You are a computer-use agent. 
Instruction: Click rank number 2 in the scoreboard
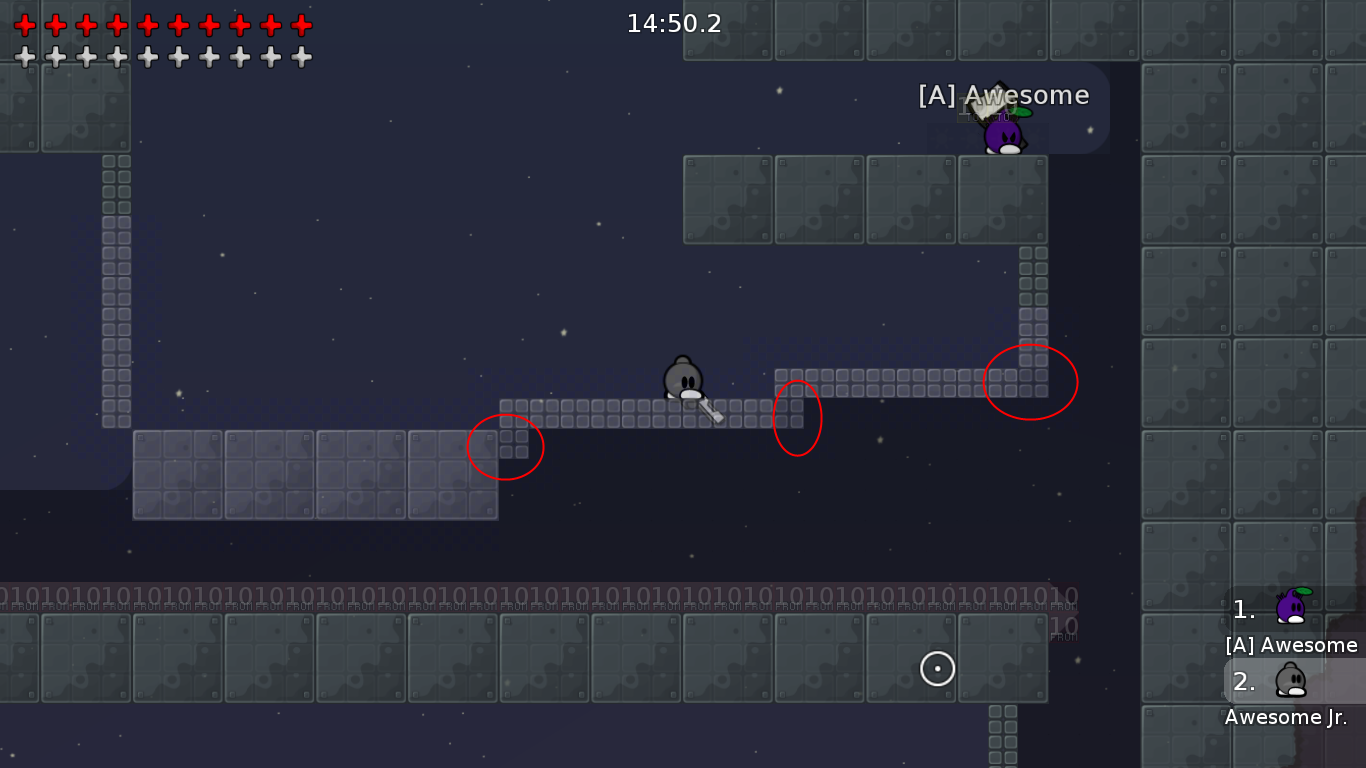pos(1242,682)
